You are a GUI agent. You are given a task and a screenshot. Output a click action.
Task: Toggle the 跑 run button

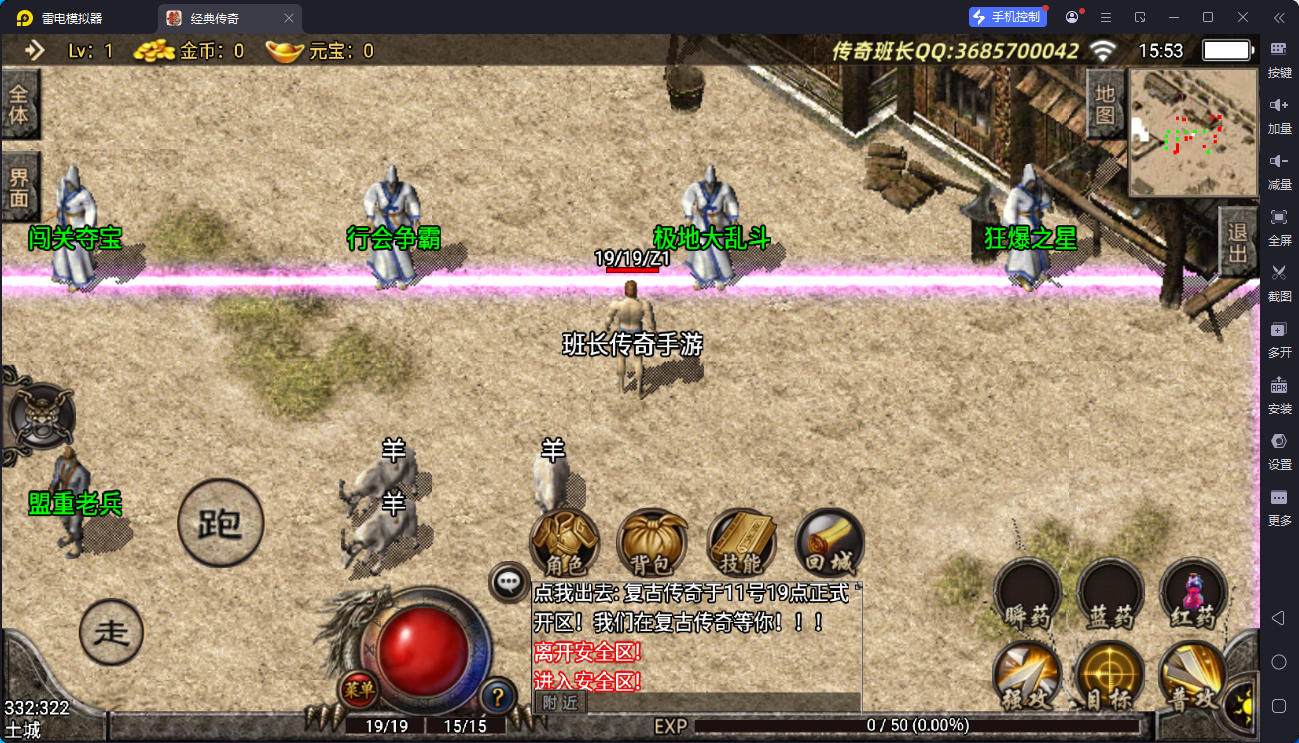click(x=220, y=523)
